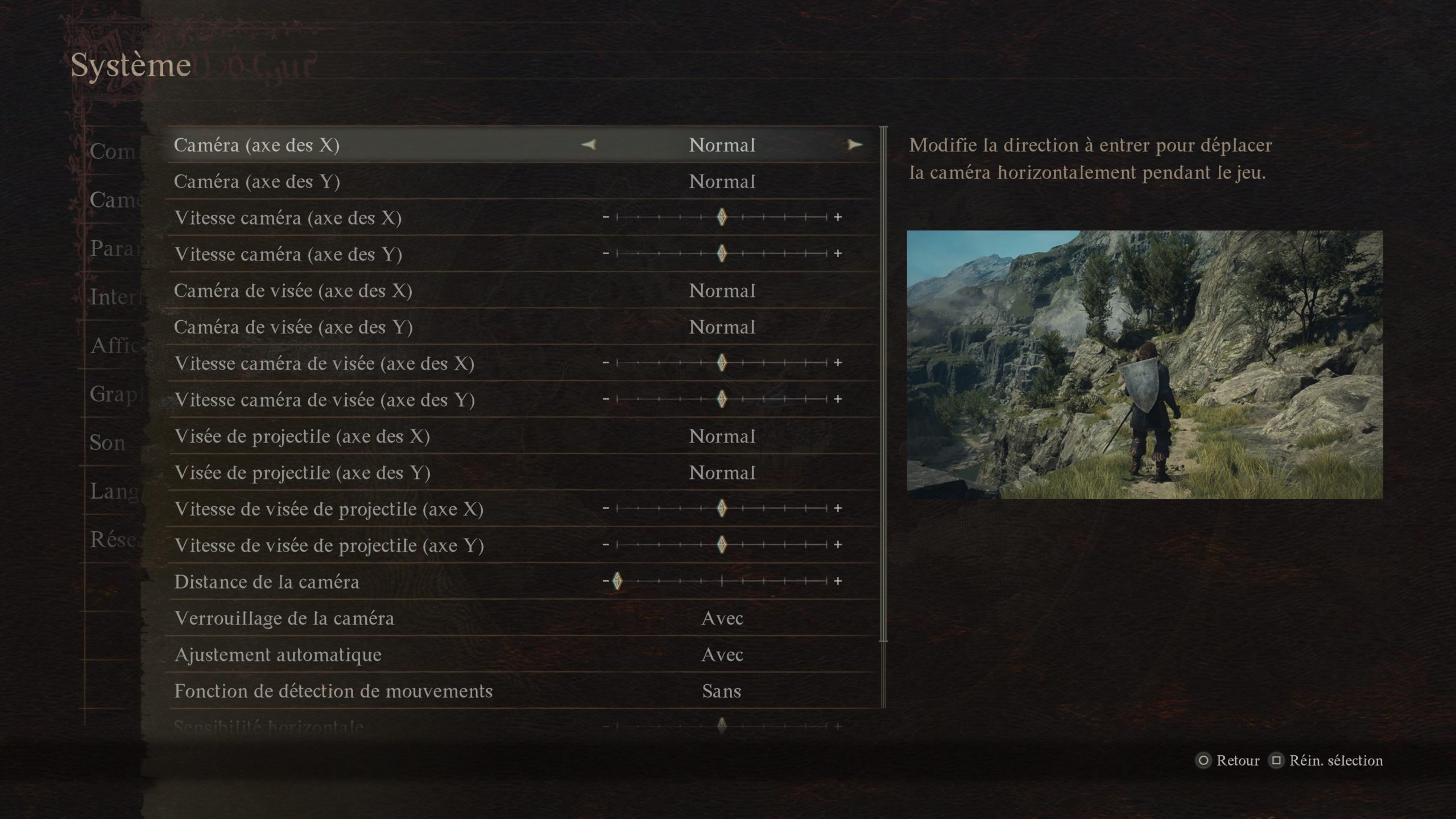
Task: Click the left arrow beside Normal value
Action: pyautogui.click(x=589, y=145)
